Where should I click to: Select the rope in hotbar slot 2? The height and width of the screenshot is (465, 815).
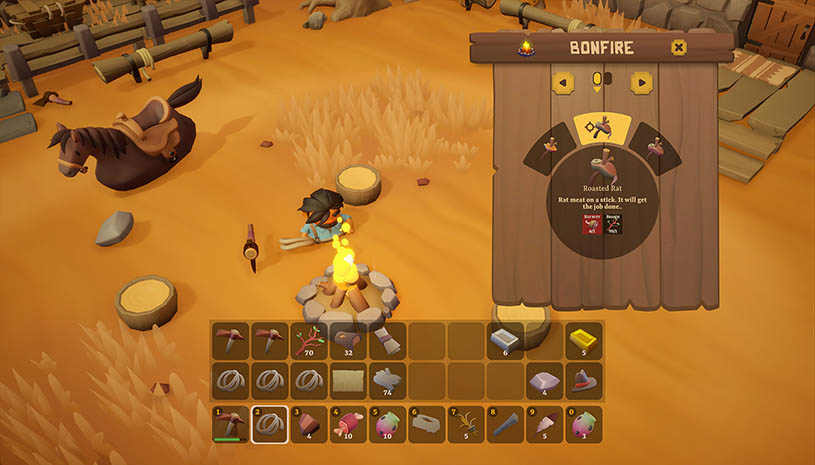(x=269, y=422)
